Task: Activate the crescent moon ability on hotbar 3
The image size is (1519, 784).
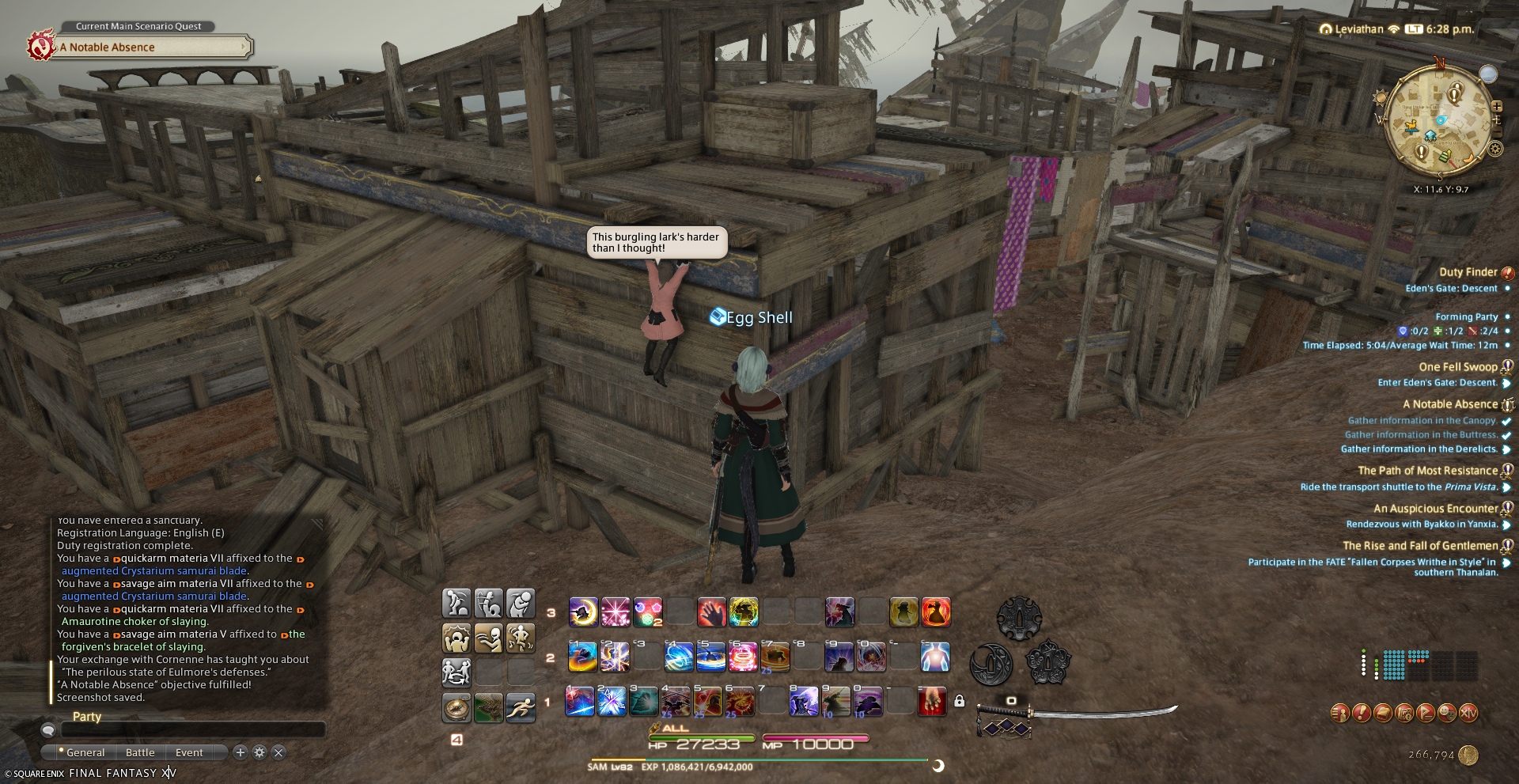Action: click(x=583, y=612)
